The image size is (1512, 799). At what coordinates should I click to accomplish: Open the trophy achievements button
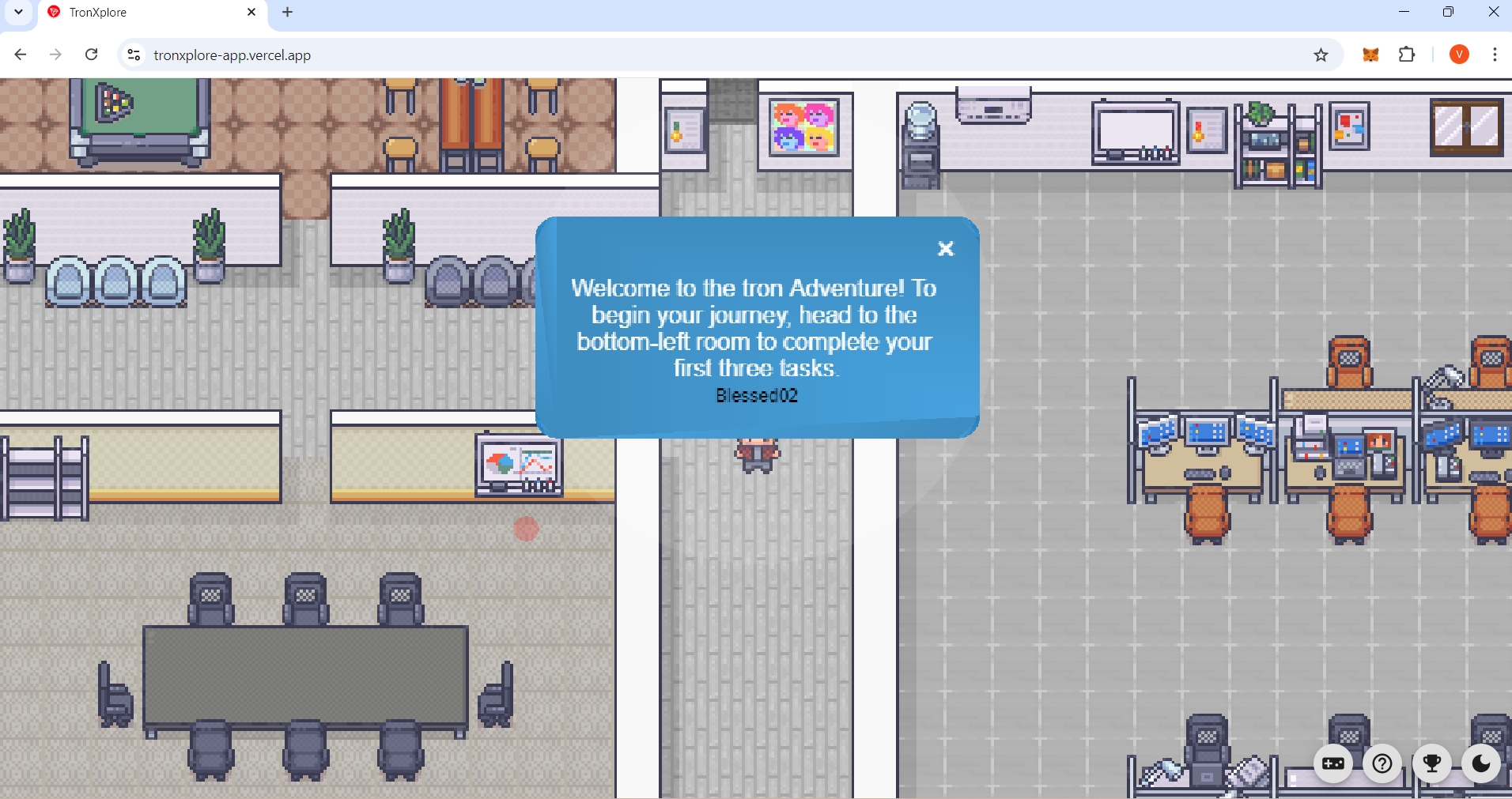coord(1431,763)
